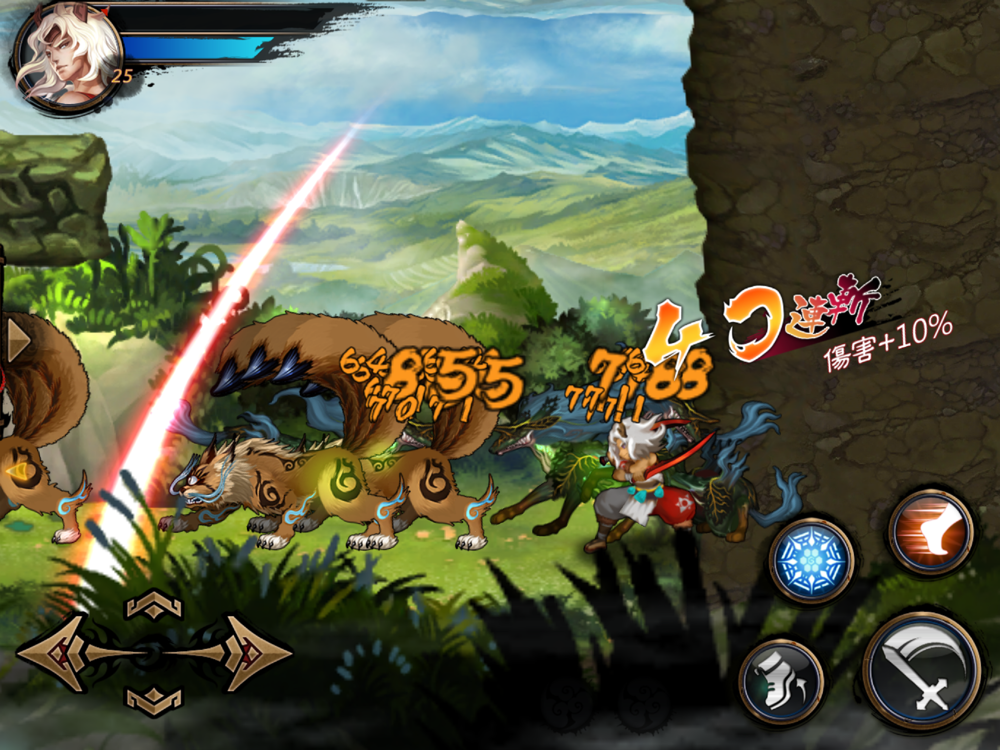This screenshot has height=750, width=1000.
Task: Tap the down chevron on the d-pad
Action: (x=153, y=701)
